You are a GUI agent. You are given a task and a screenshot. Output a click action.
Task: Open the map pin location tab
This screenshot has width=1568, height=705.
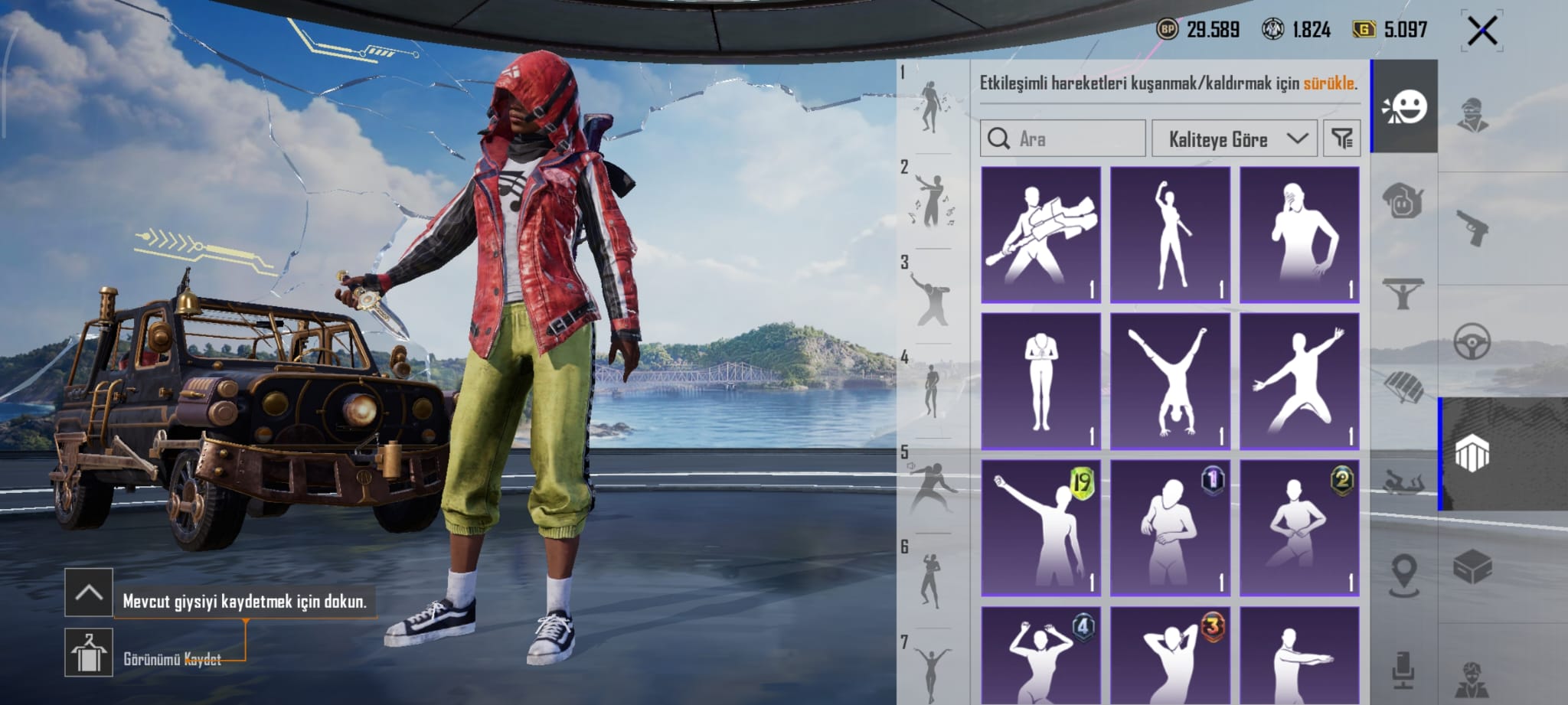point(1404,575)
